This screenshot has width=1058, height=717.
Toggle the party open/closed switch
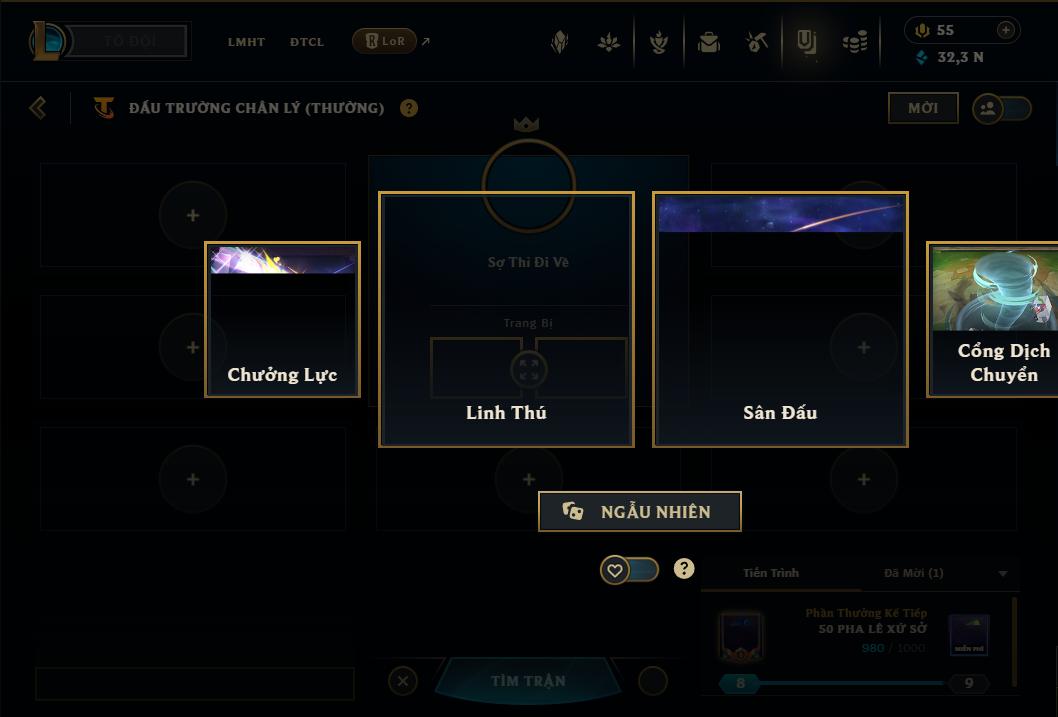pos(1002,109)
